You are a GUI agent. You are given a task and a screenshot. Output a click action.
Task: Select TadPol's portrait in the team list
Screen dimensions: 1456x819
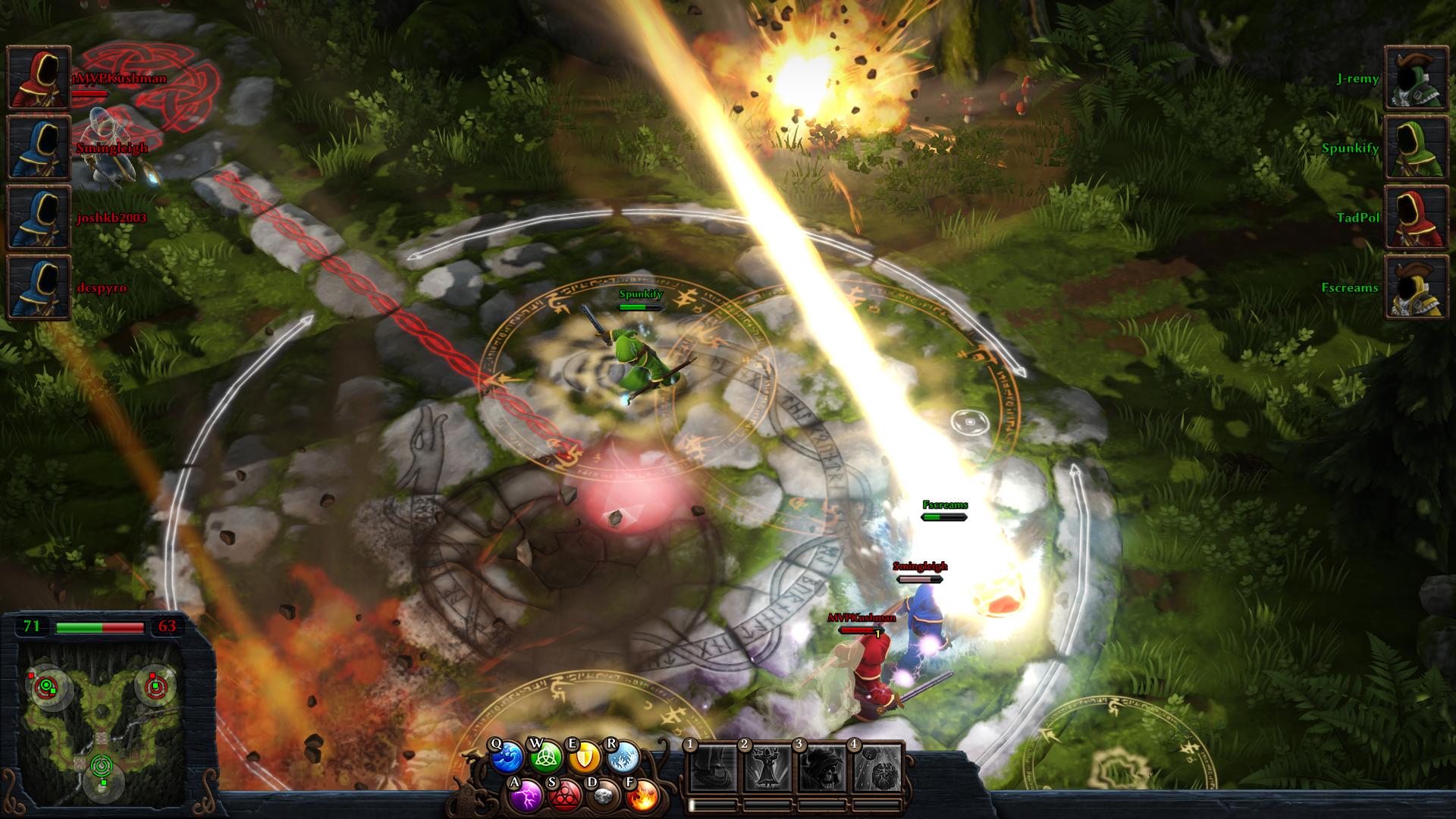point(1417,218)
